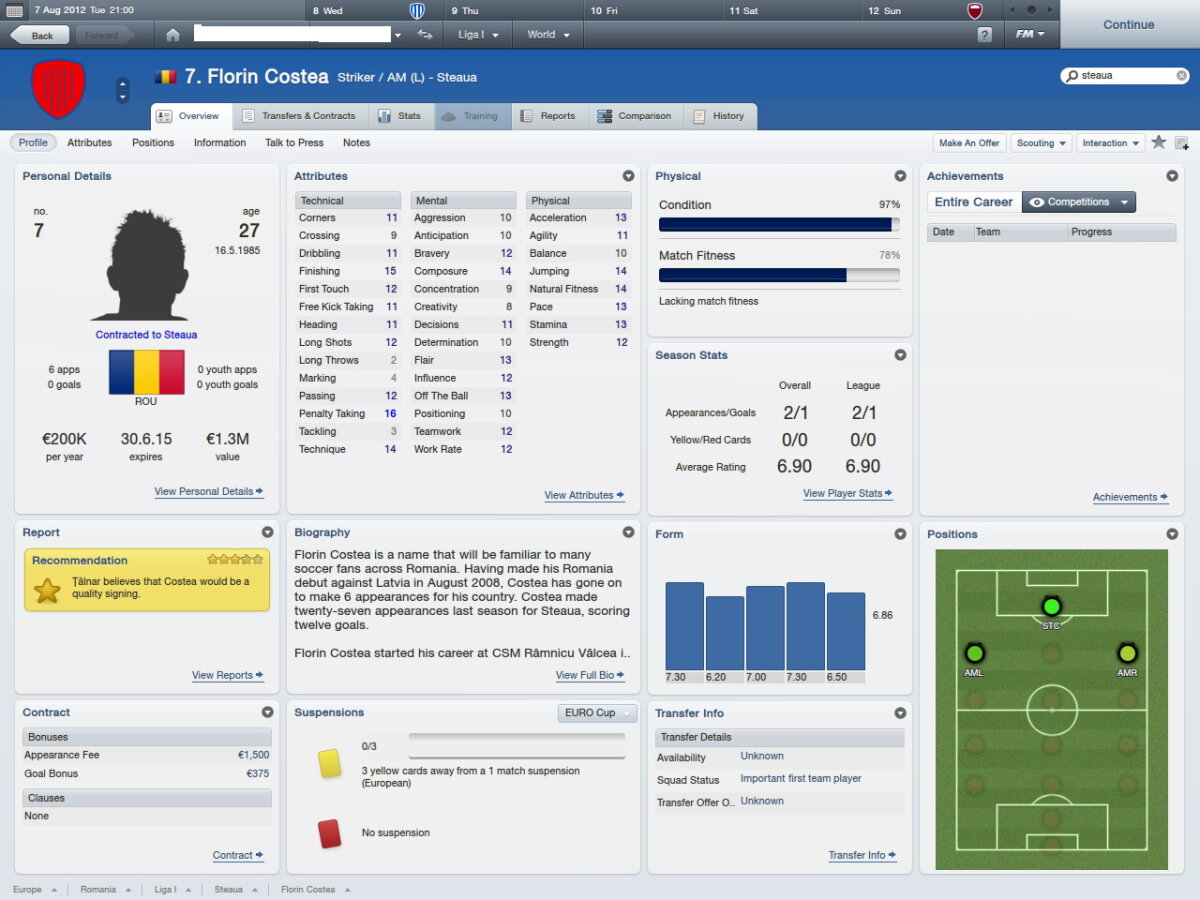Click the Continue button
The image size is (1200, 900).
pos(1128,25)
